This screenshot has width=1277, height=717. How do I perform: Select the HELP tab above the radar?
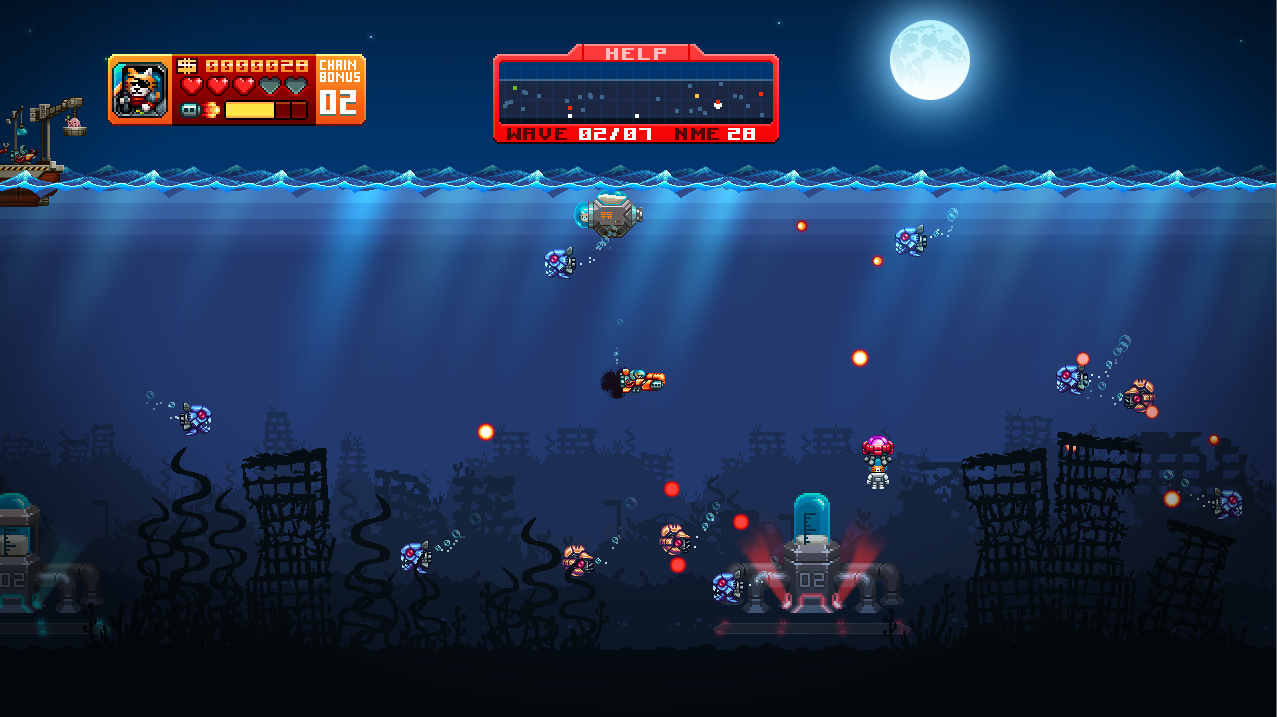pos(635,54)
